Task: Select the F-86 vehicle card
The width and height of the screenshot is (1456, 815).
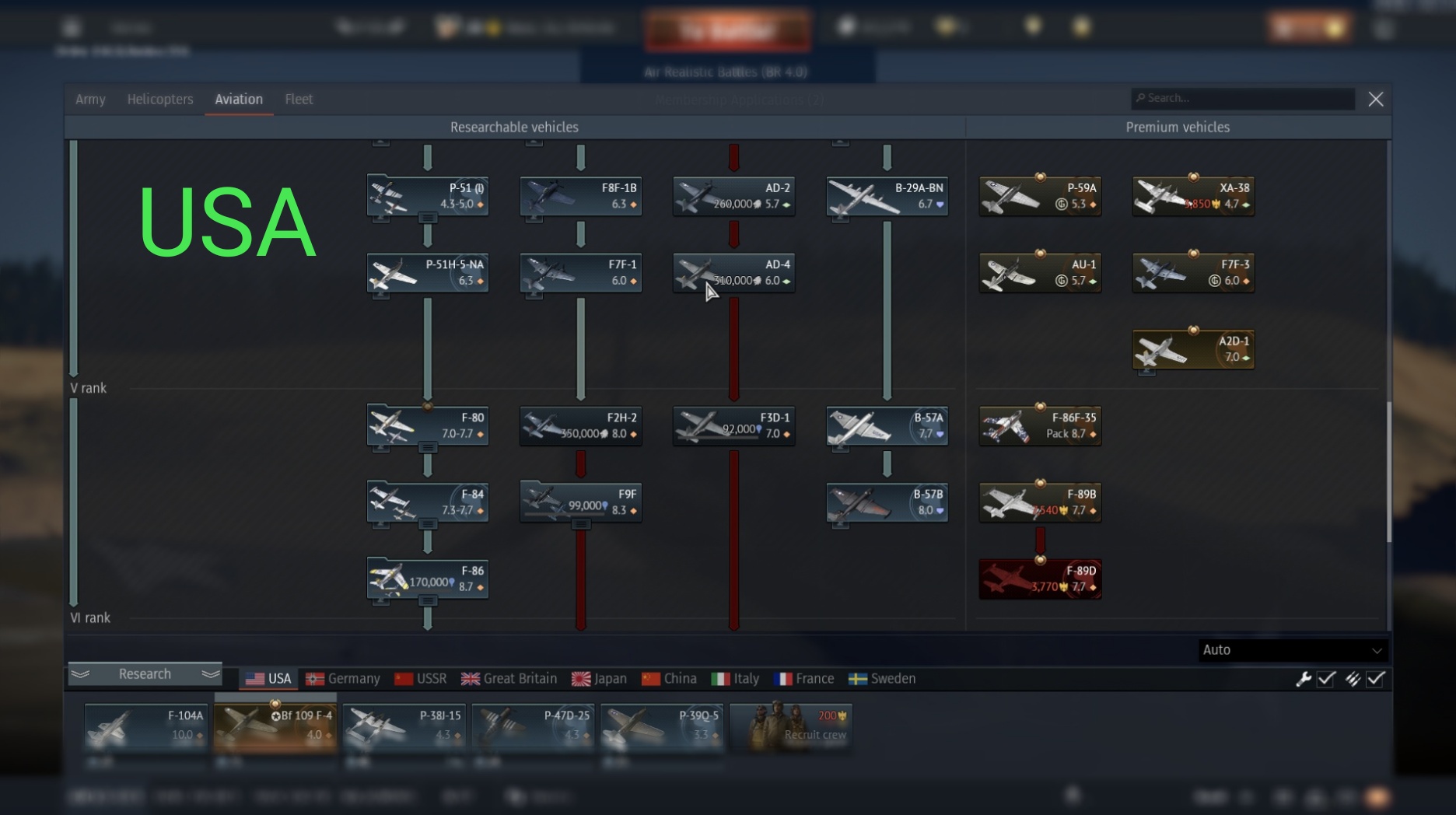Action: [427, 579]
